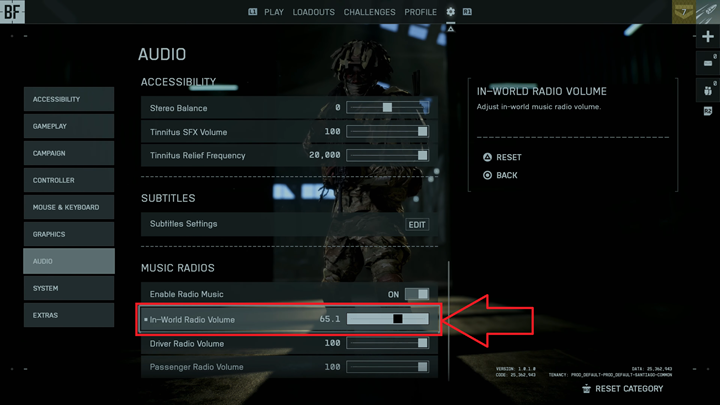
Task: Switch to the Gameplay settings category
Action: pyautogui.click(x=69, y=126)
